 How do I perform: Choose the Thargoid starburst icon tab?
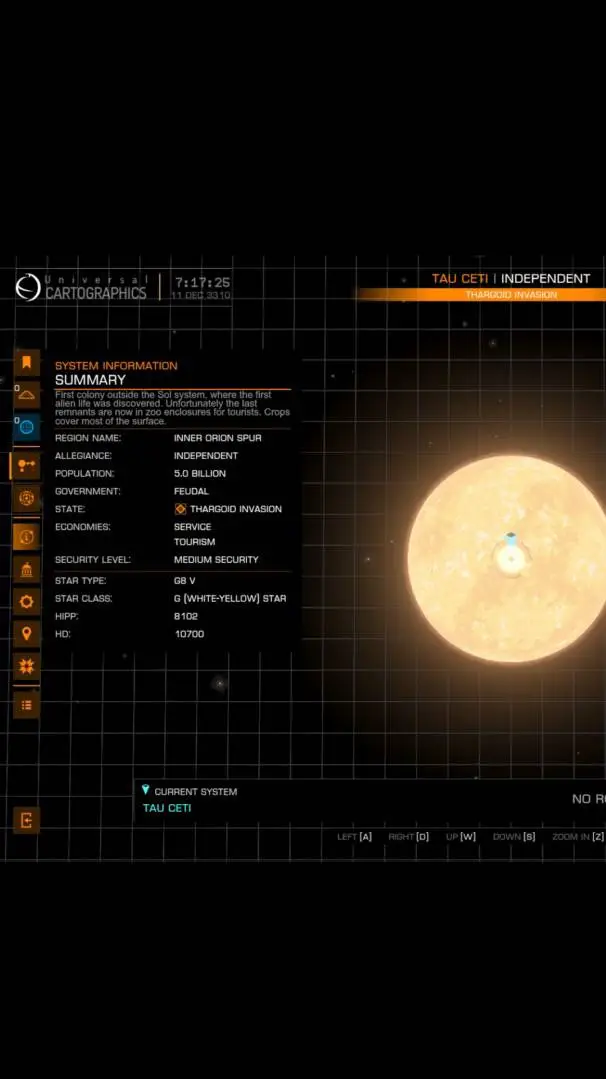click(x=26, y=665)
